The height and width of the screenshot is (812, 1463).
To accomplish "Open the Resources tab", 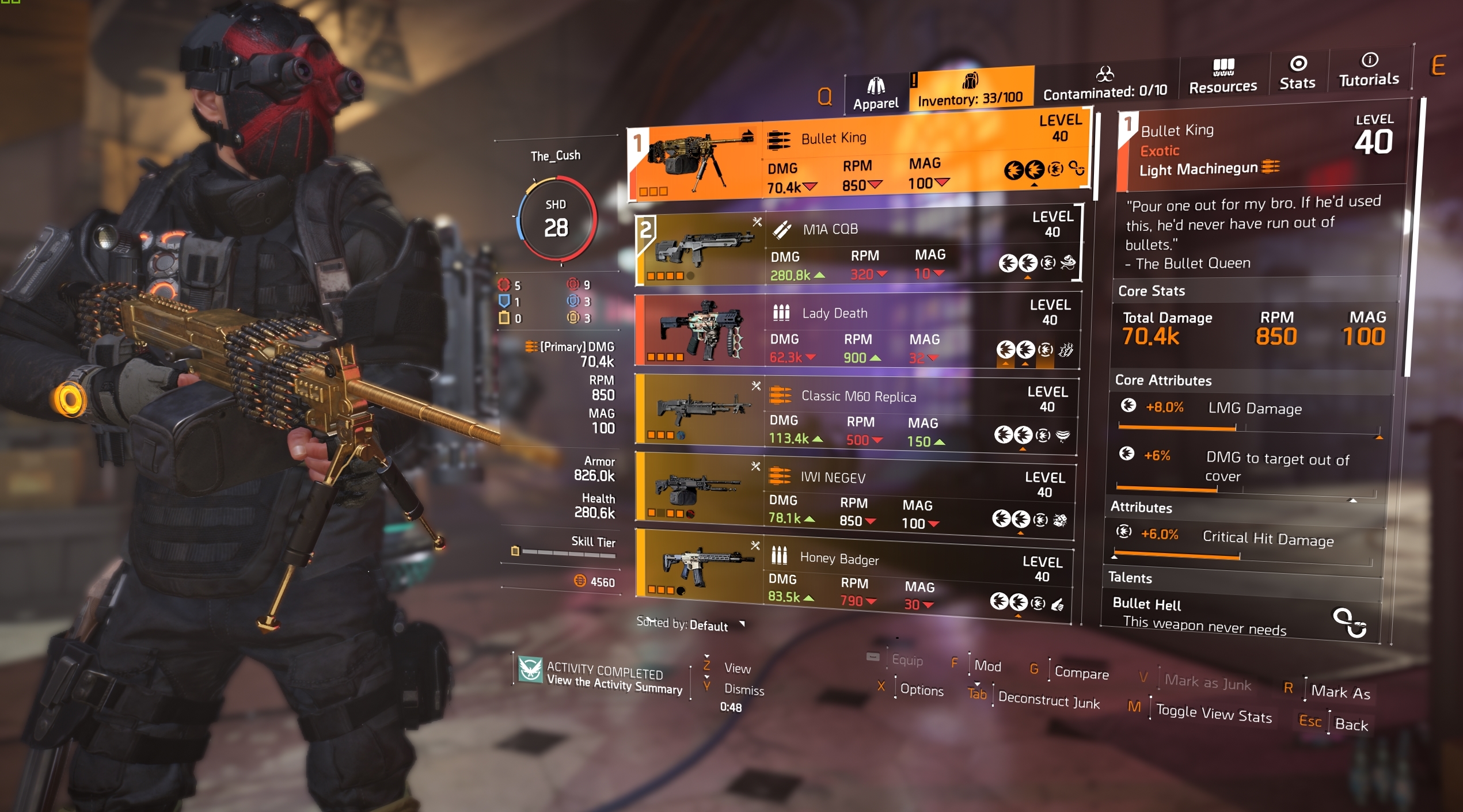I will coord(1223,78).
